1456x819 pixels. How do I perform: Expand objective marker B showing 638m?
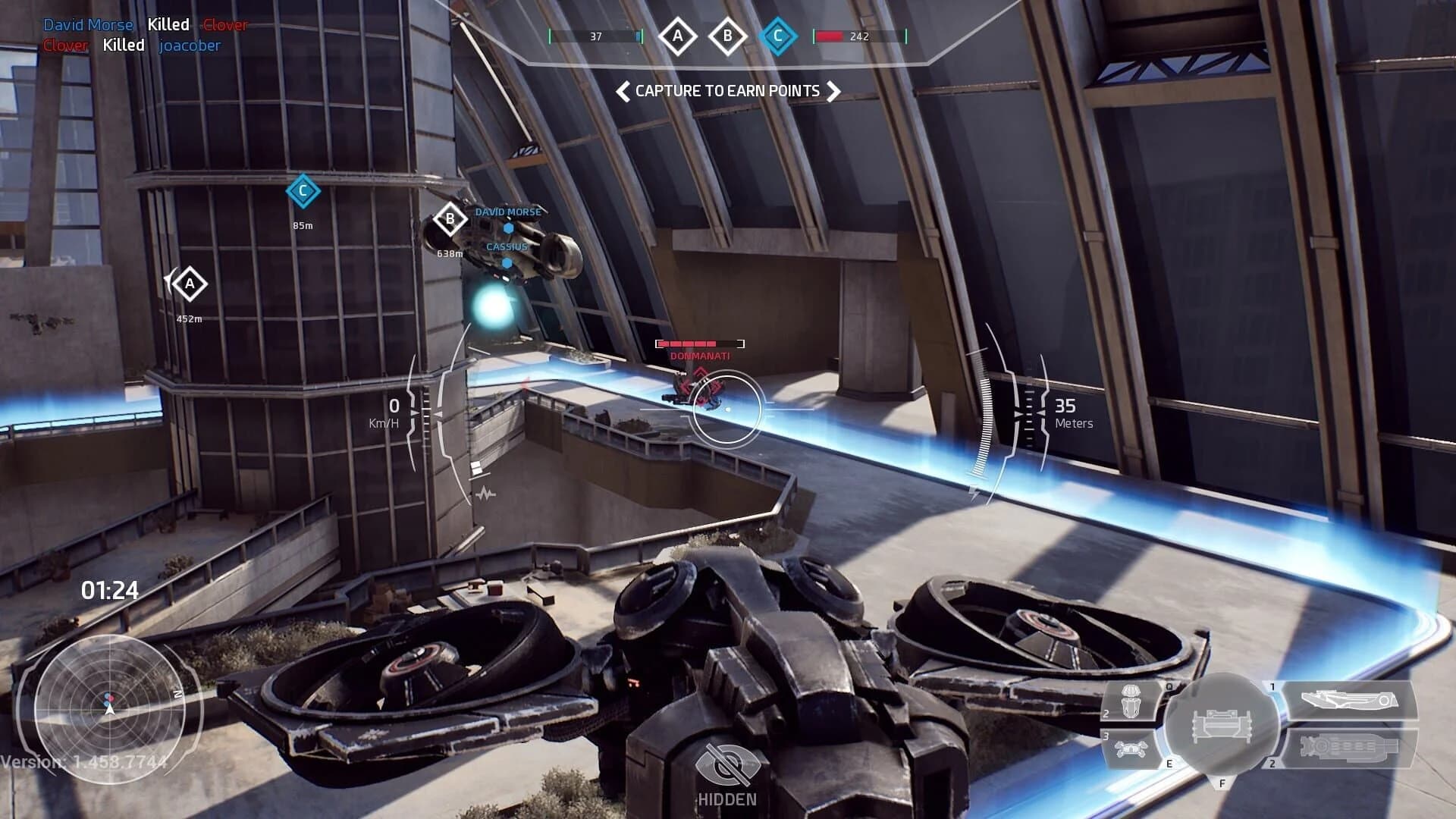[450, 220]
